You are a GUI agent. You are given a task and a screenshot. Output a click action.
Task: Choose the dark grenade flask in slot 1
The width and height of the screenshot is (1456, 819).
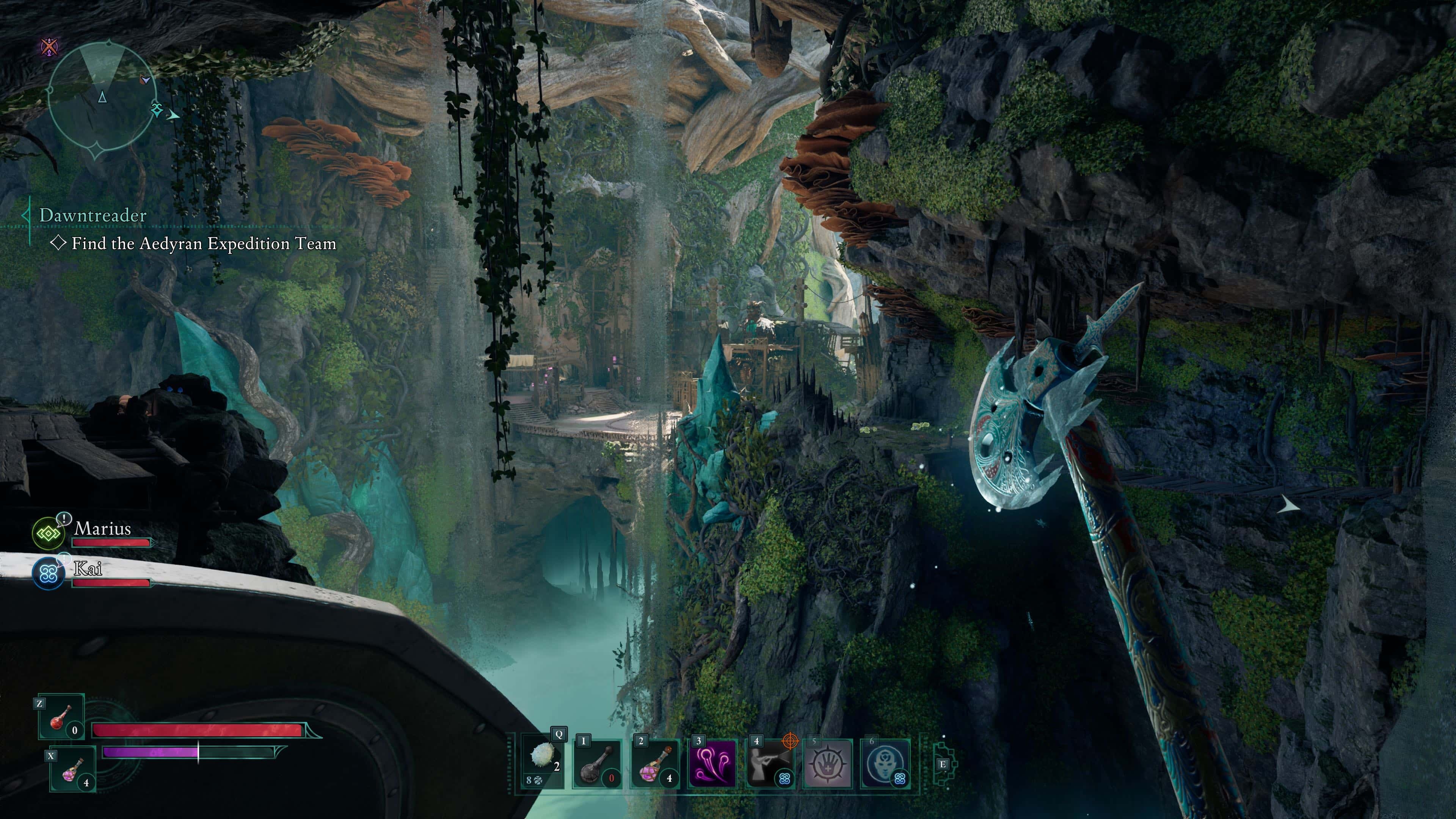(597, 764)
